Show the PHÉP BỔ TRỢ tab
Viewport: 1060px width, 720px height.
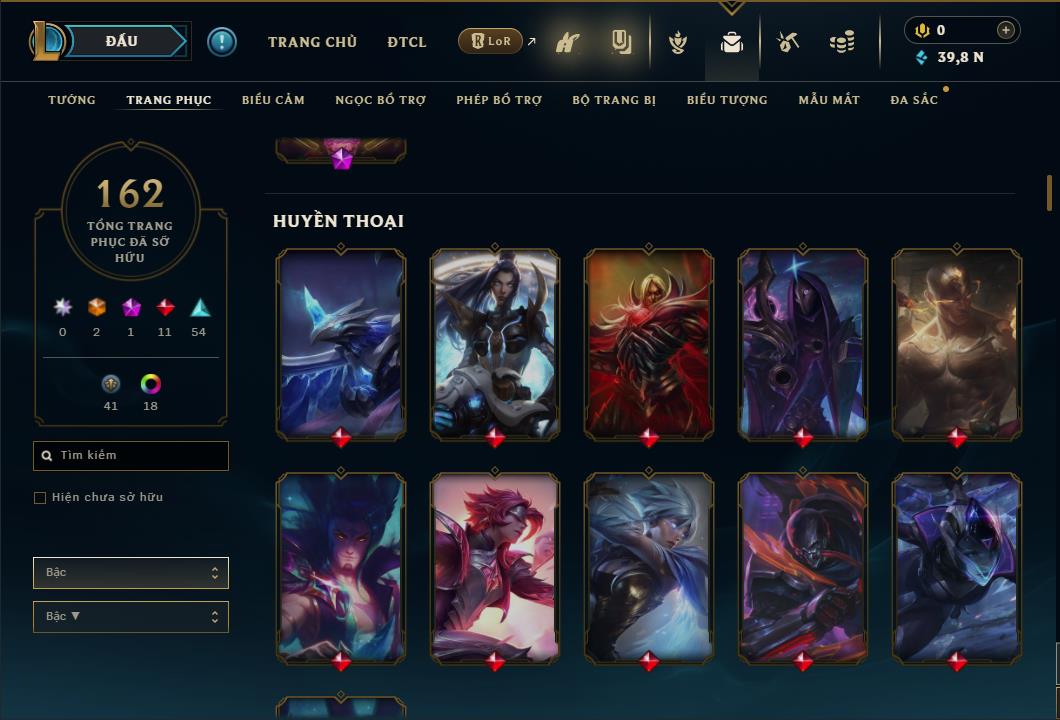coord(499,100)
